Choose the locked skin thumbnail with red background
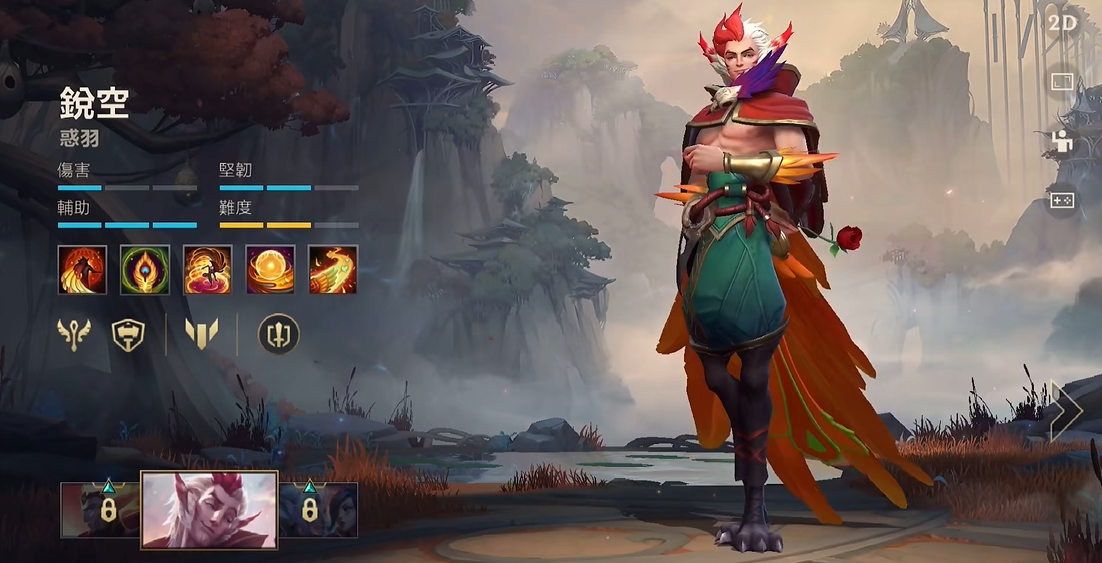Image resolution: width=1102 pixels, height=563 pixels. [100, 510]
